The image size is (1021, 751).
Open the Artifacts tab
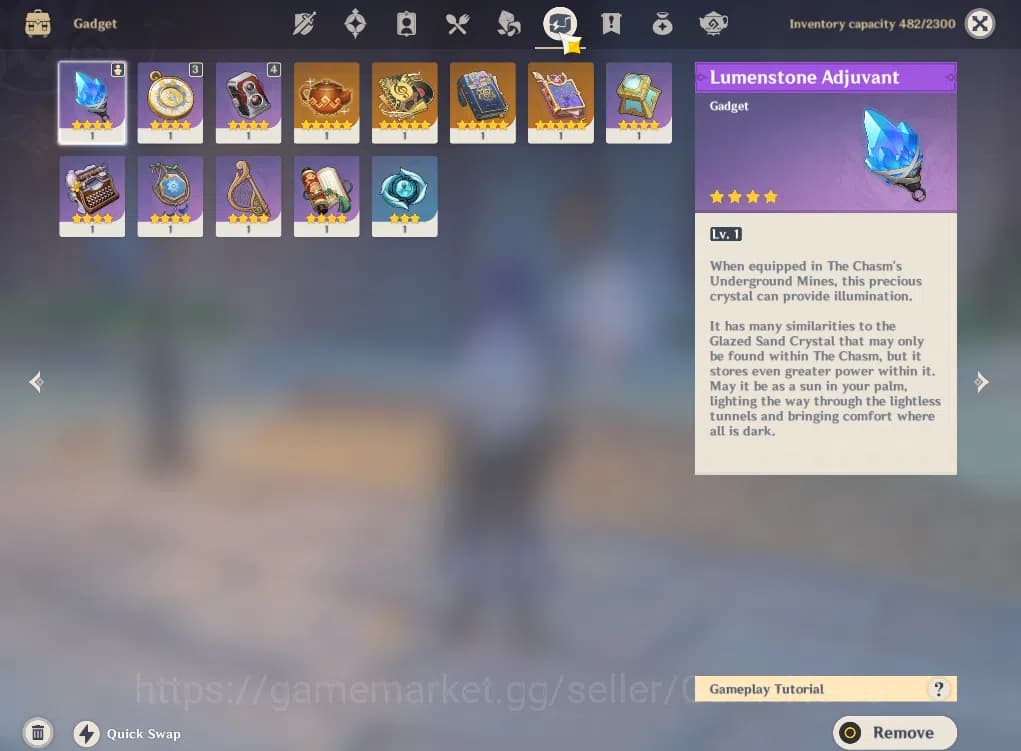point(355,23)
